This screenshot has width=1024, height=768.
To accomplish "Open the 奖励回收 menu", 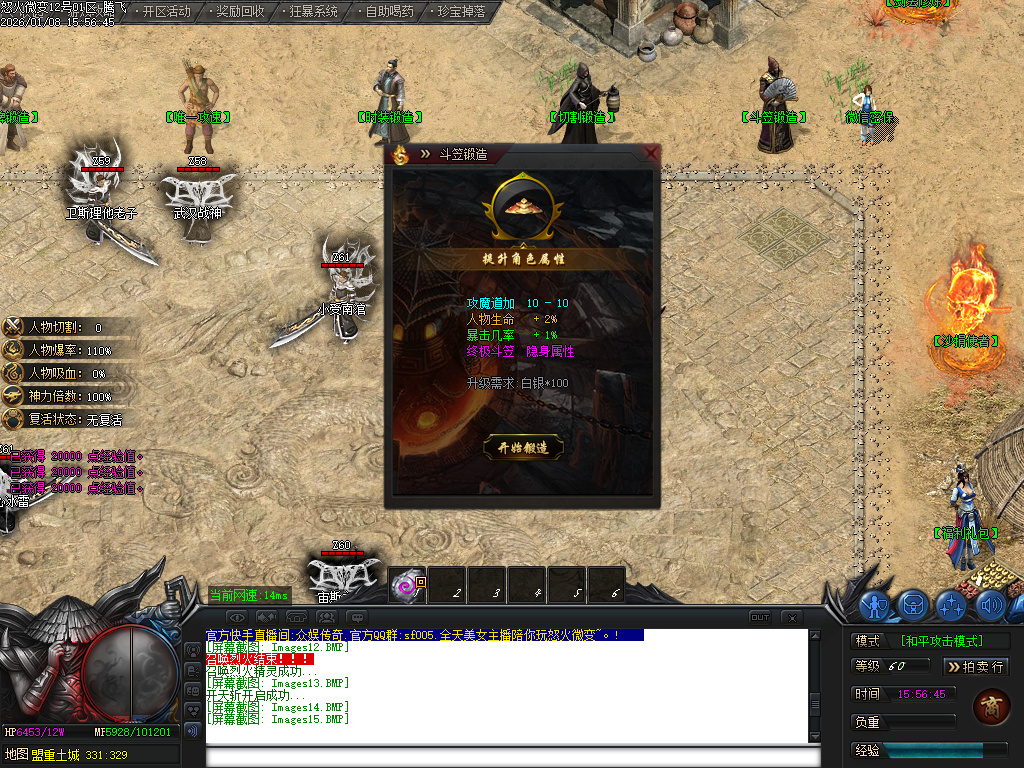I will point(240,12).
